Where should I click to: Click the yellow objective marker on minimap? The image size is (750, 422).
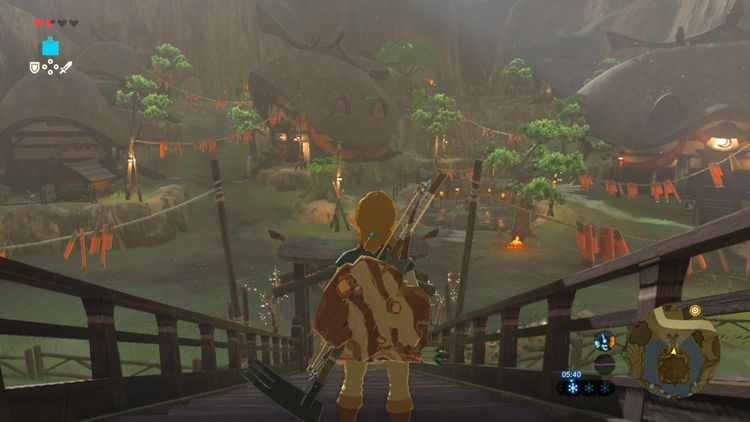click(694, 311)
